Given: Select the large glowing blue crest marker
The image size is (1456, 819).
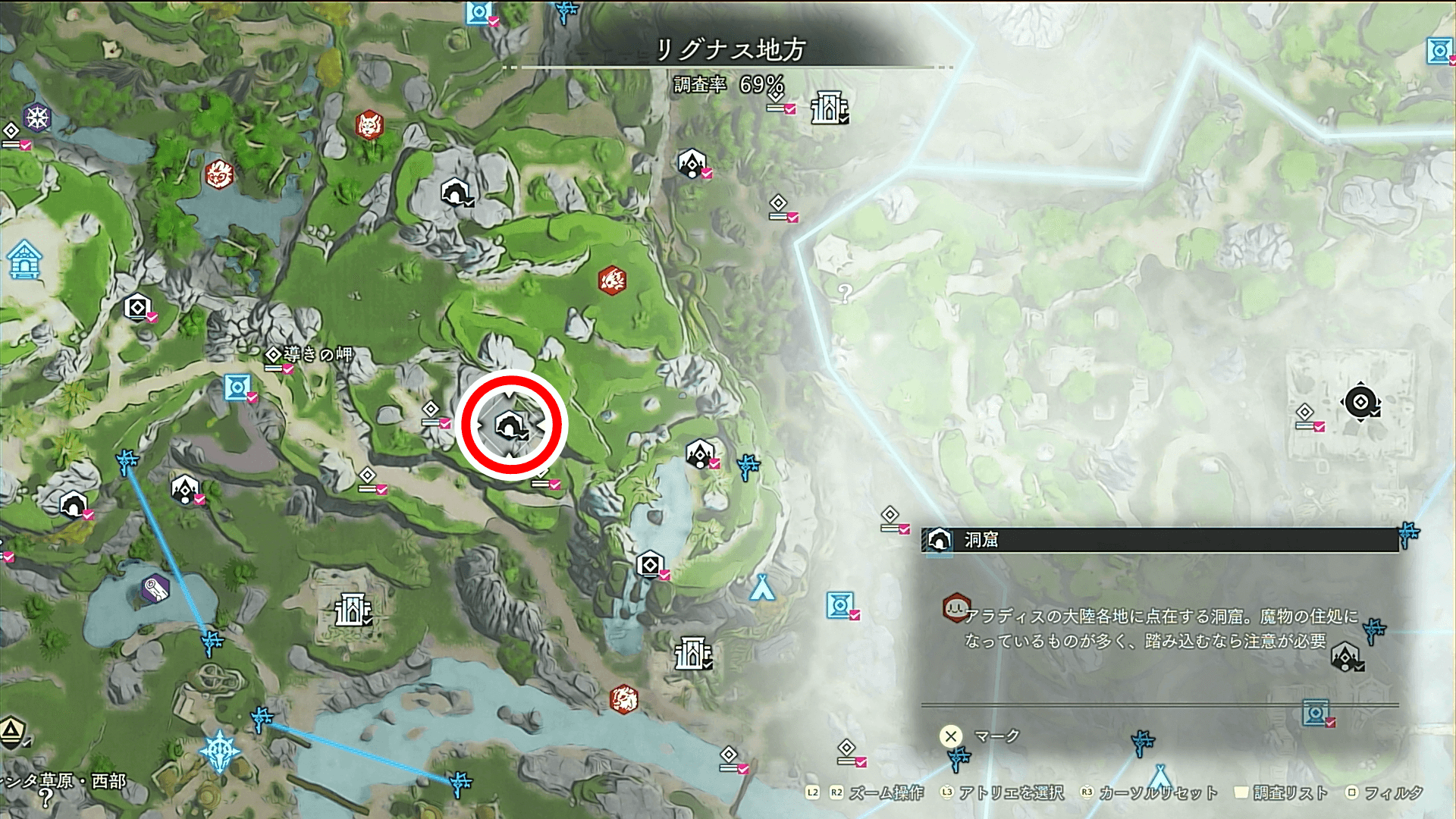Looking at the screenshot, I should coord(220,751).
